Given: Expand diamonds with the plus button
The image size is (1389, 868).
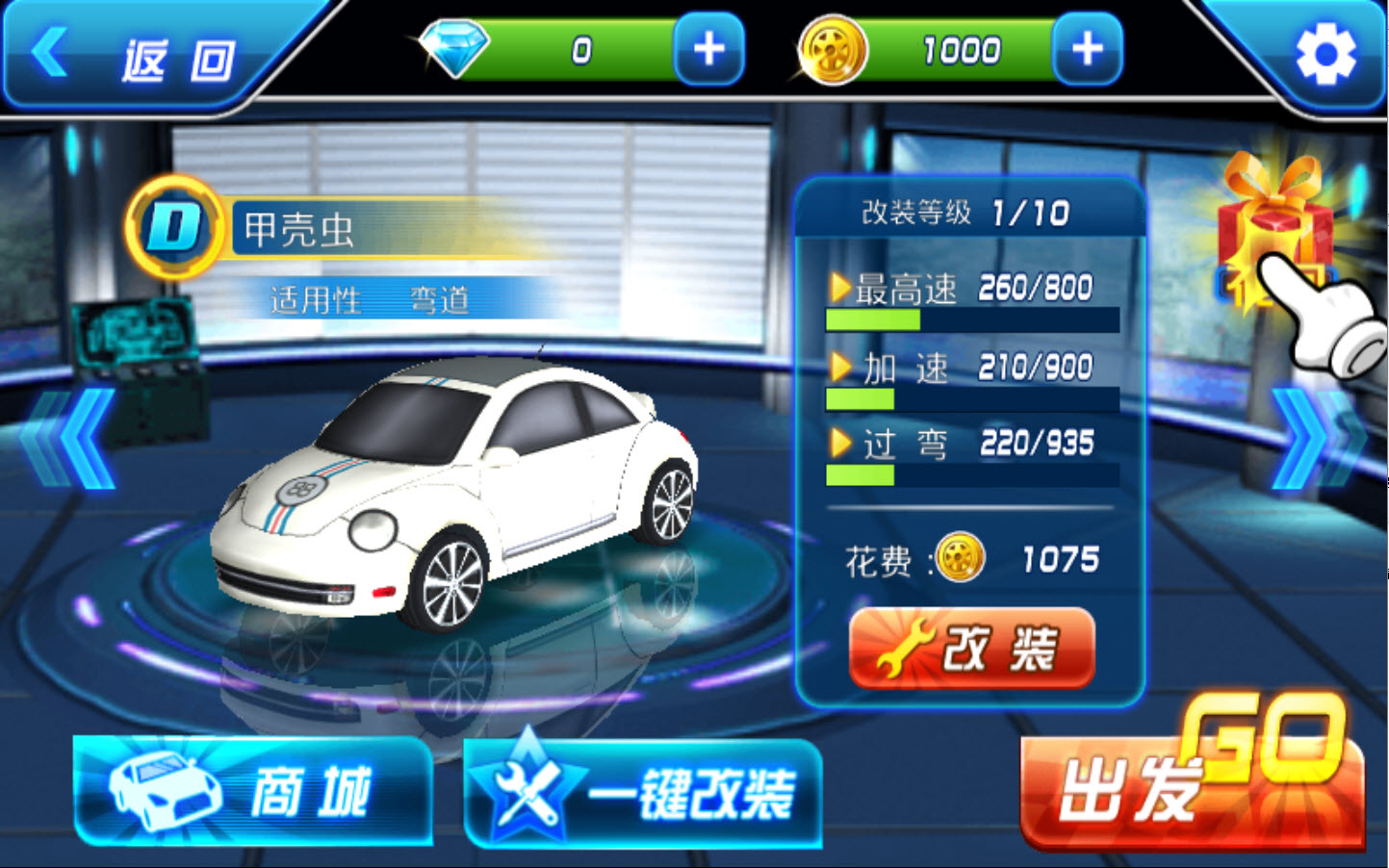Looking at the screenshot, I should (706, 50).
